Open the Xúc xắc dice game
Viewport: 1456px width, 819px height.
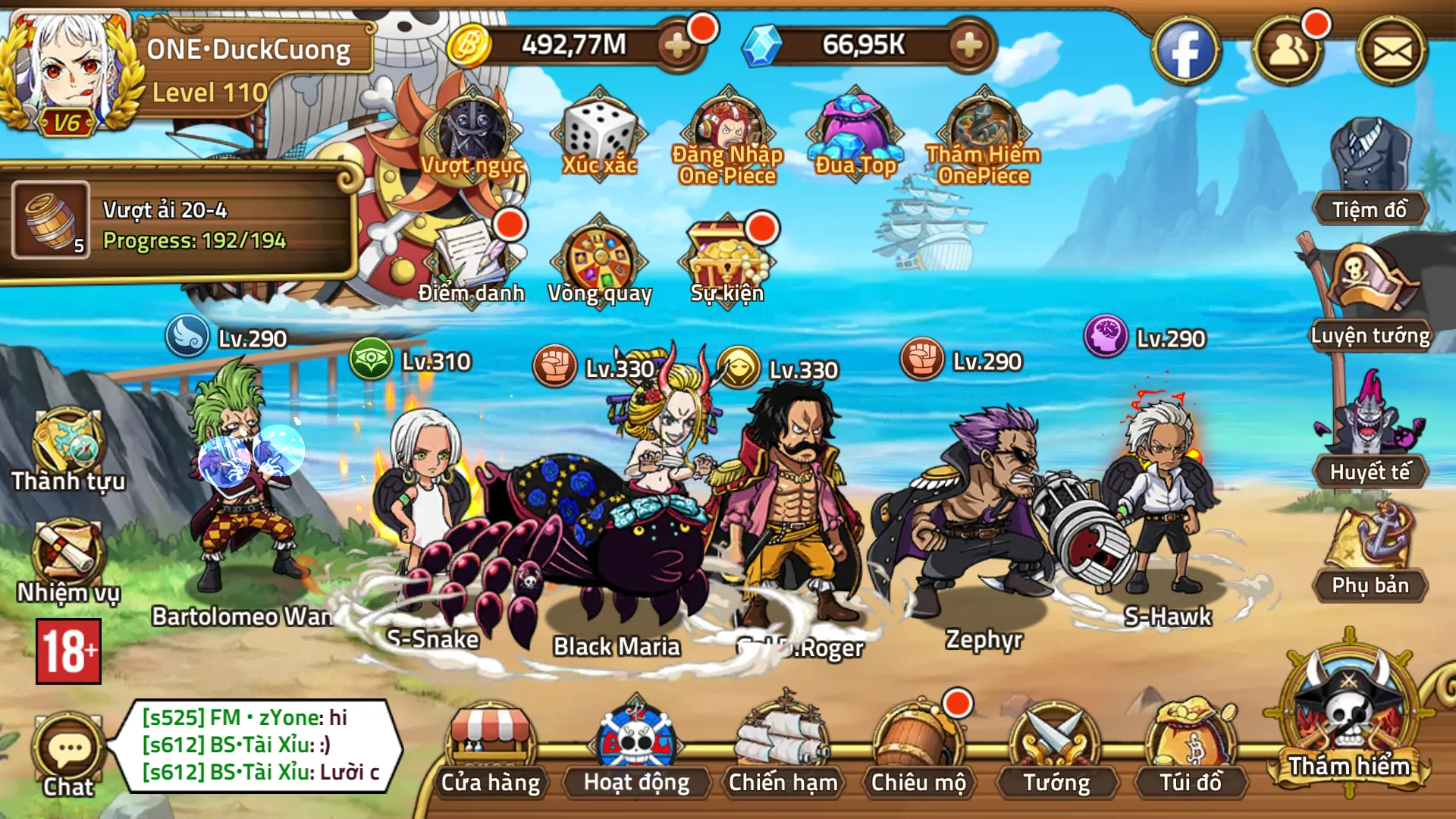pos(599,136)
